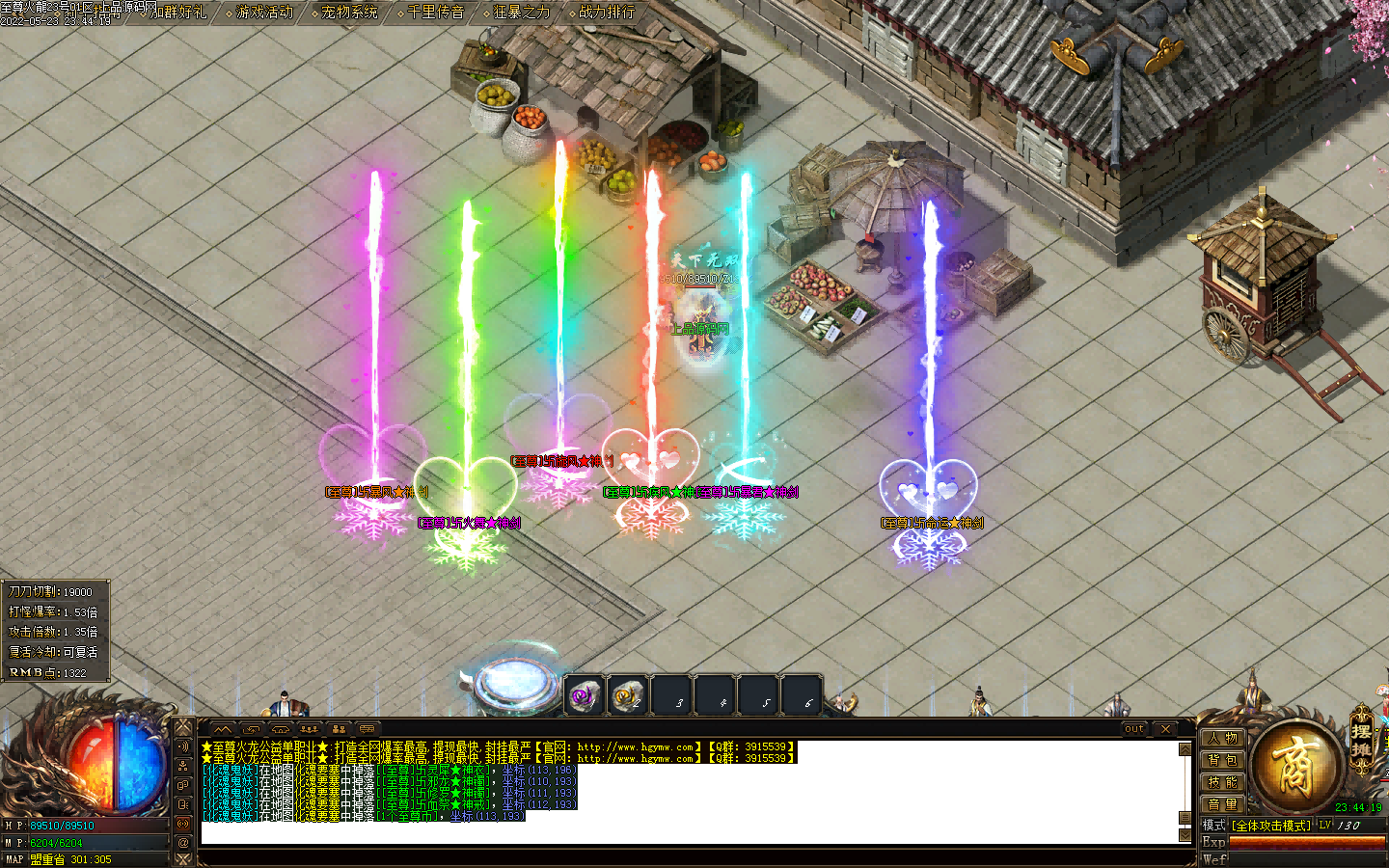
Task: Open the 游戏活动 game events menu
Action: tap(265, 13)
